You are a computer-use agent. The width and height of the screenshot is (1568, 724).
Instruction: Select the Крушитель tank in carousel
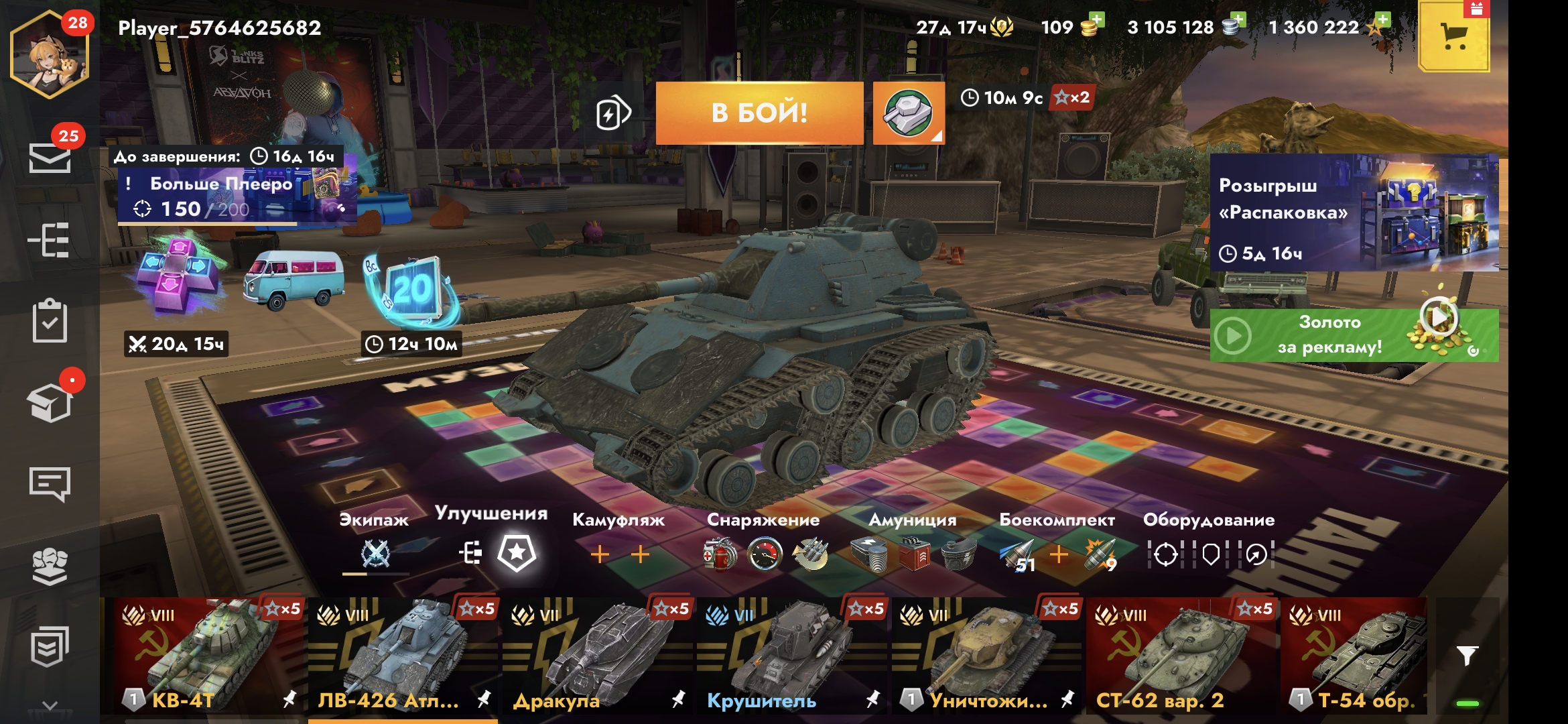coord(792,656)
